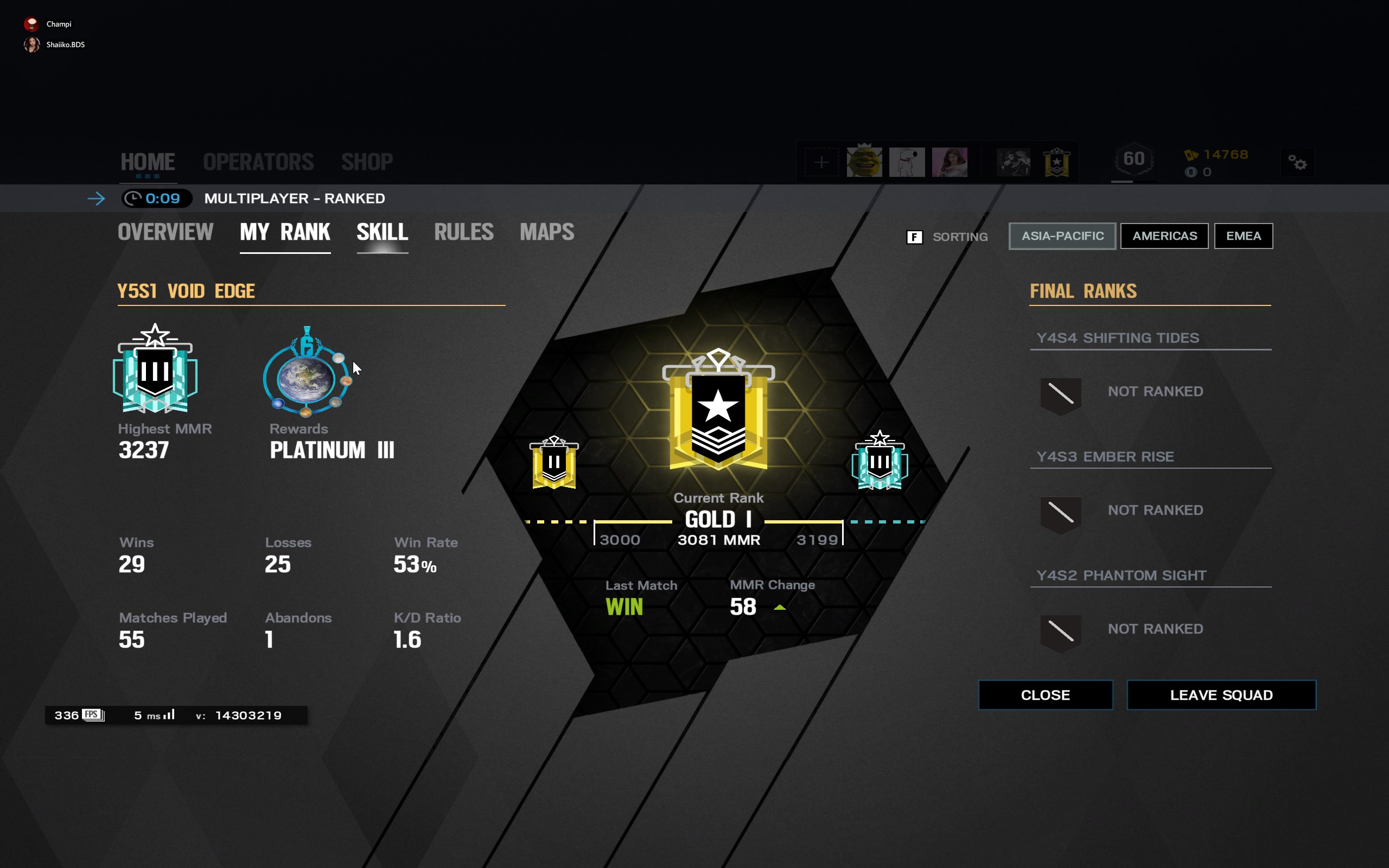This screenshot has width=1389, height=868.
Task: Click the Platinum III rewards charm icon
Action: coord(307,372)
